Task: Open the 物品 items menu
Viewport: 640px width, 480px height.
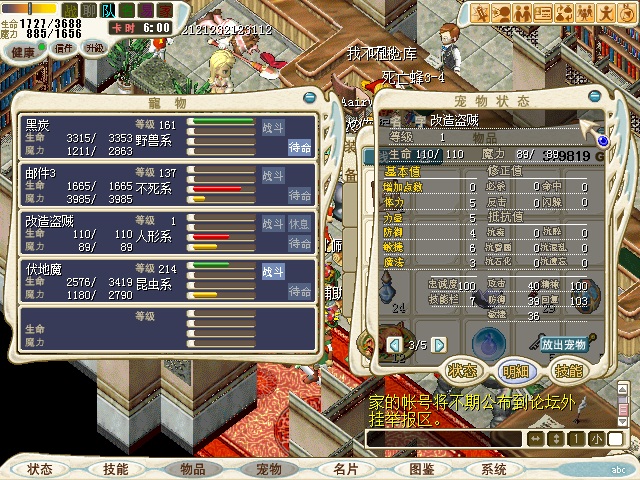Action: [x=193, y=468]
